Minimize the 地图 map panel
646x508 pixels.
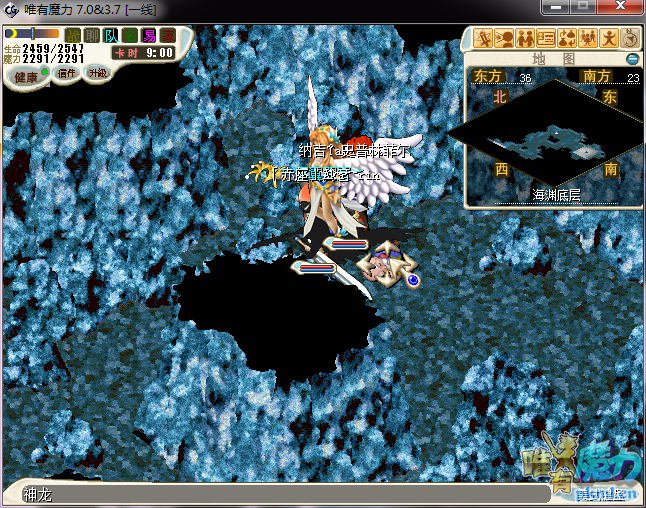(632, 60)
